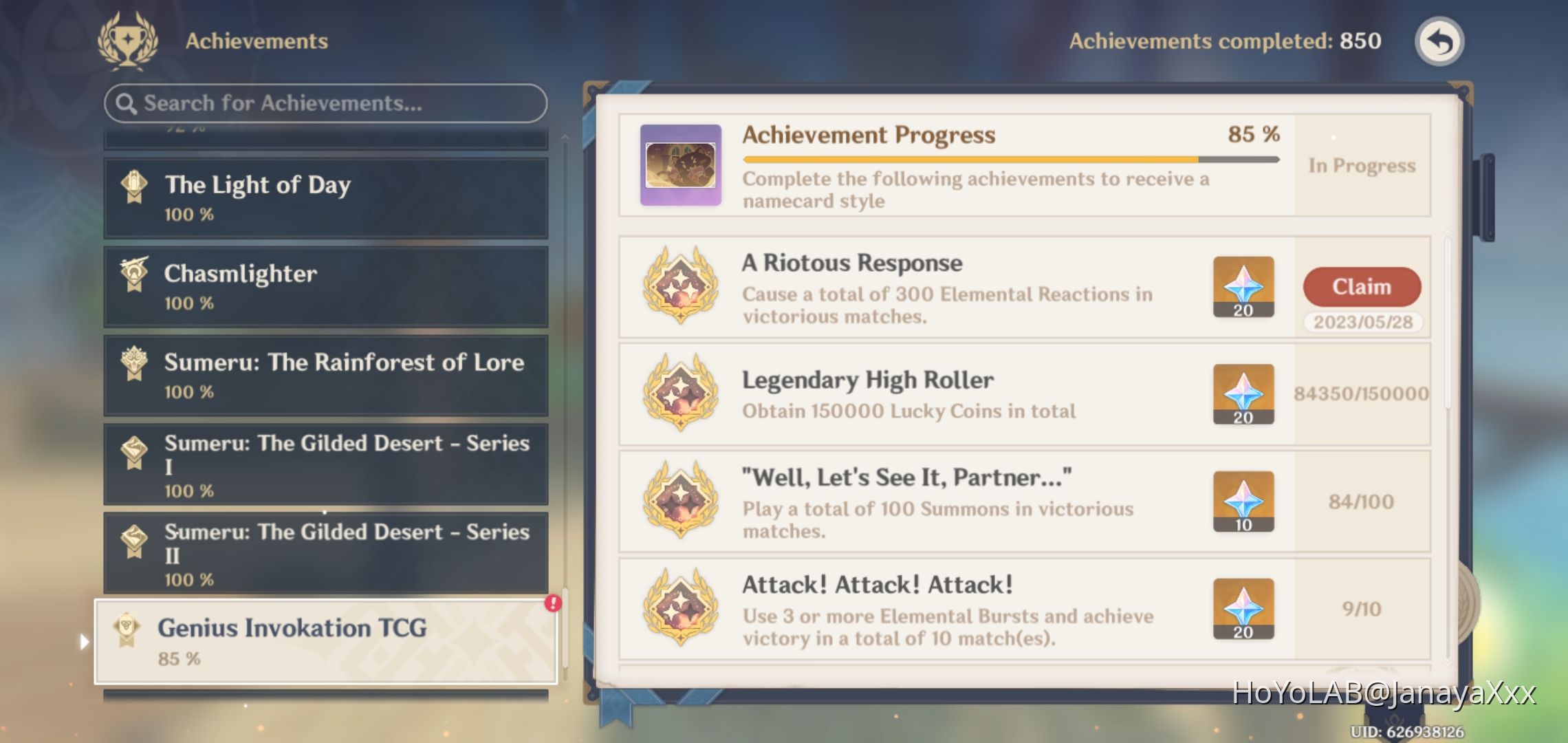
Task: Click the red notification dot on Genius Invokation TCG
Action: click(552, 602)
